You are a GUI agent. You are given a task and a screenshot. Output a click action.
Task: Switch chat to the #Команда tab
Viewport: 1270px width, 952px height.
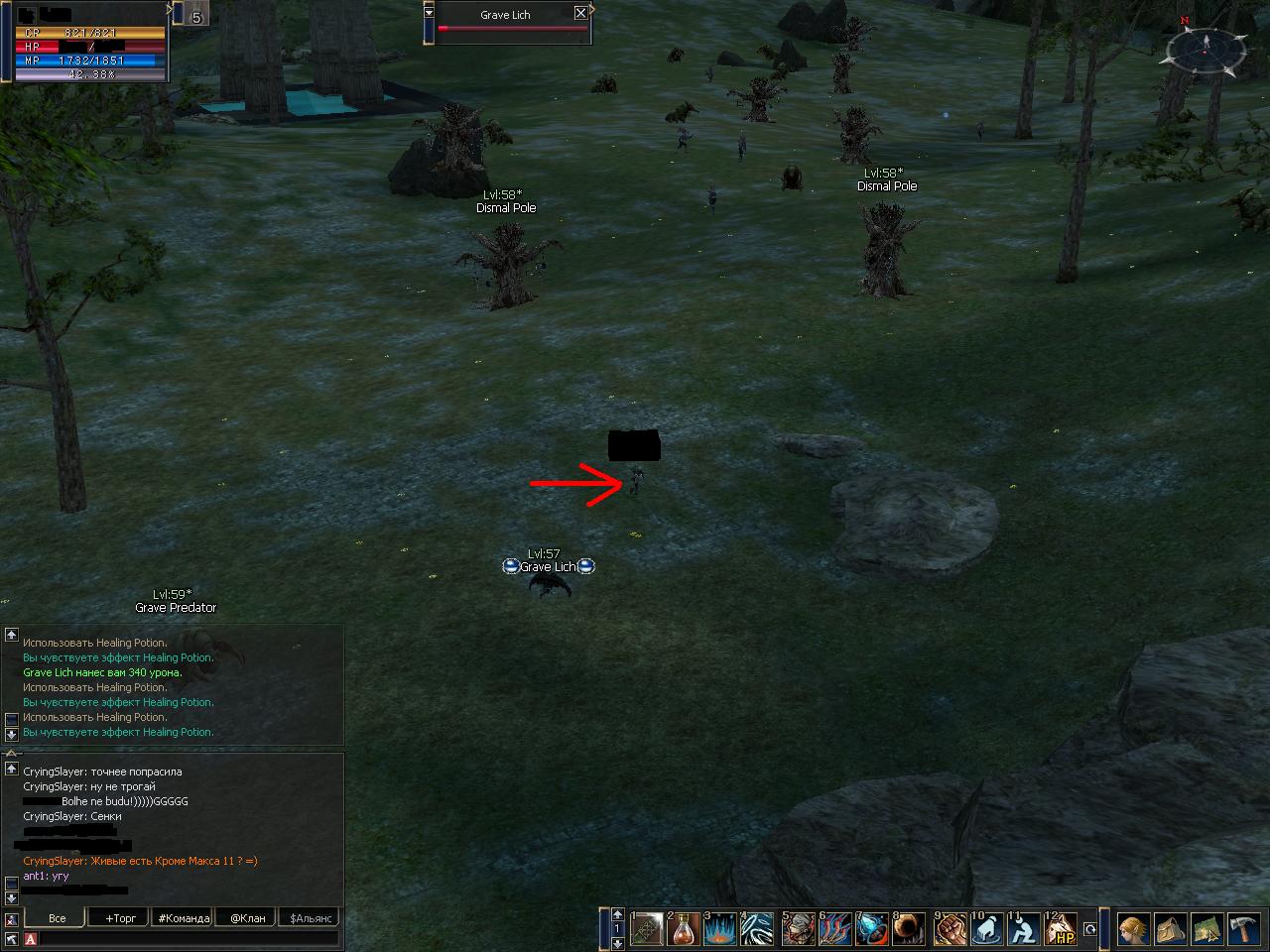(184, 918)
